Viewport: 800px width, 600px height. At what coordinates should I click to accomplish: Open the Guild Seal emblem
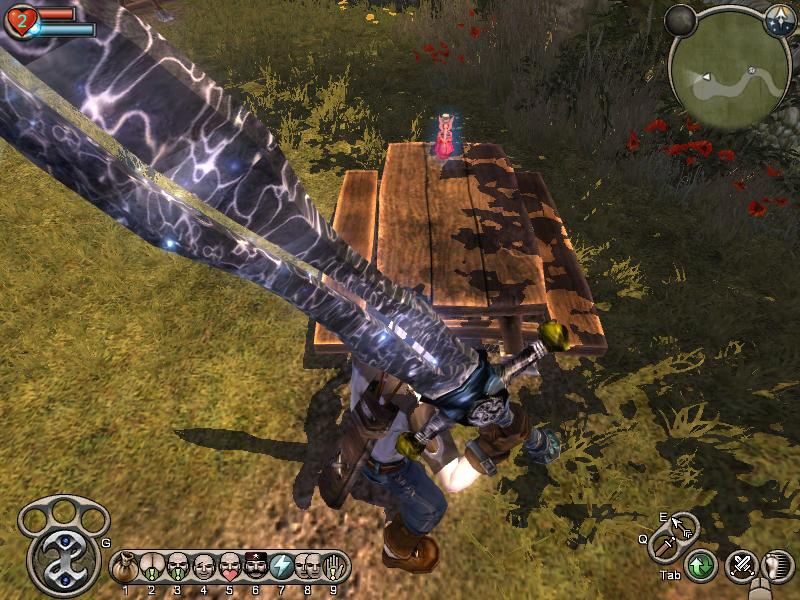click(63, 558)
